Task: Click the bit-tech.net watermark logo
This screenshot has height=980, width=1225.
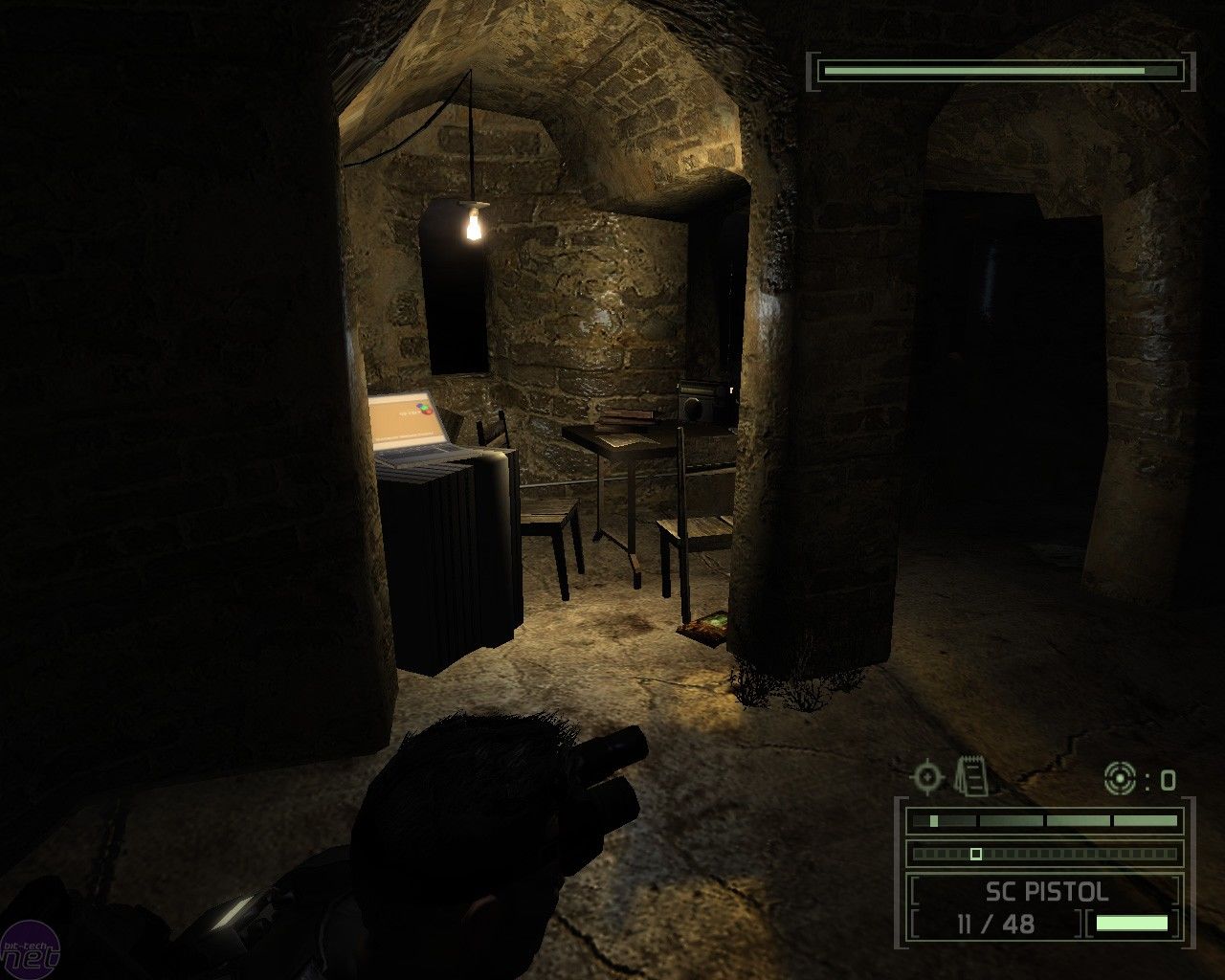Action: click(x=32, y=949)
